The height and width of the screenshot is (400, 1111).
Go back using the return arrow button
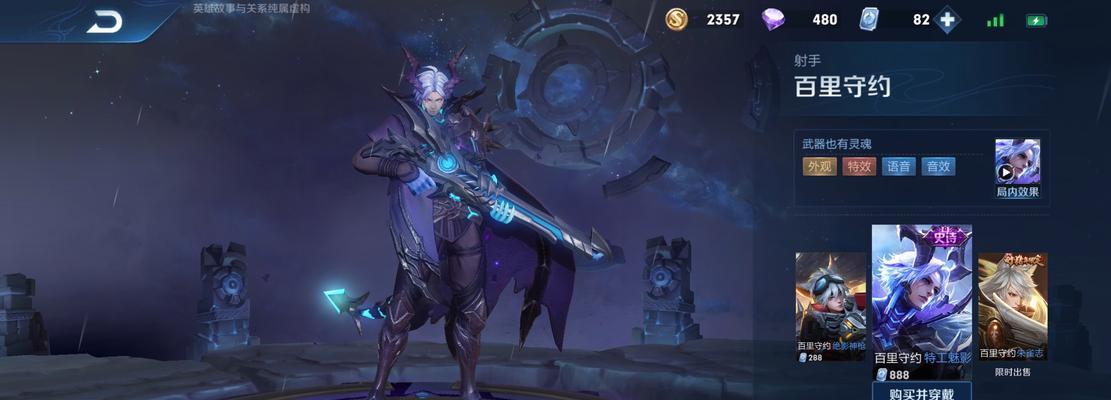pos(104,21)
